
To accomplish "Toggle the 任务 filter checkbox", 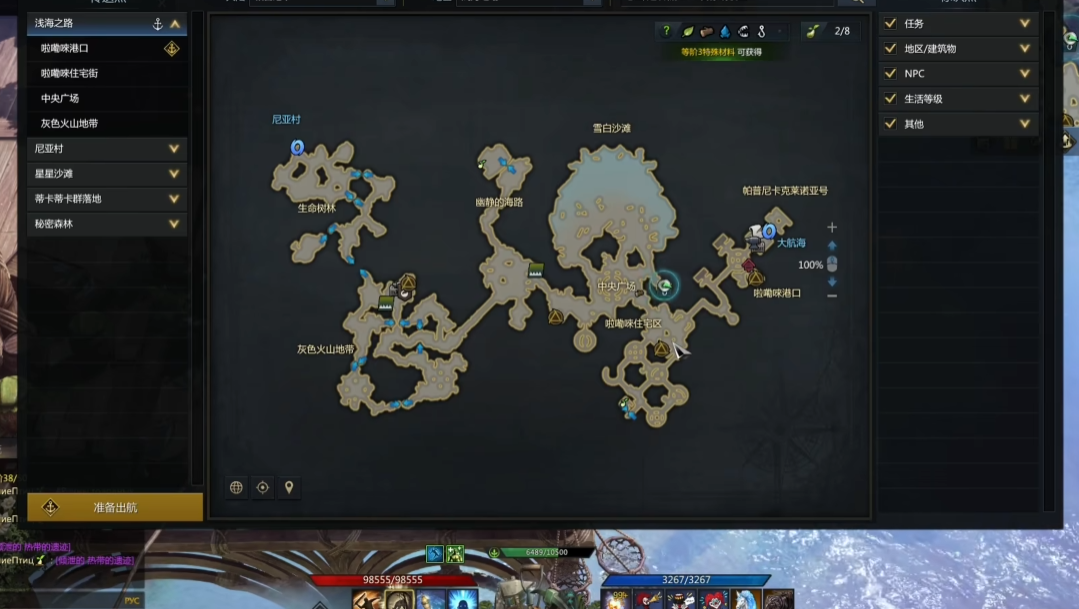I will [x=890, y=23].
